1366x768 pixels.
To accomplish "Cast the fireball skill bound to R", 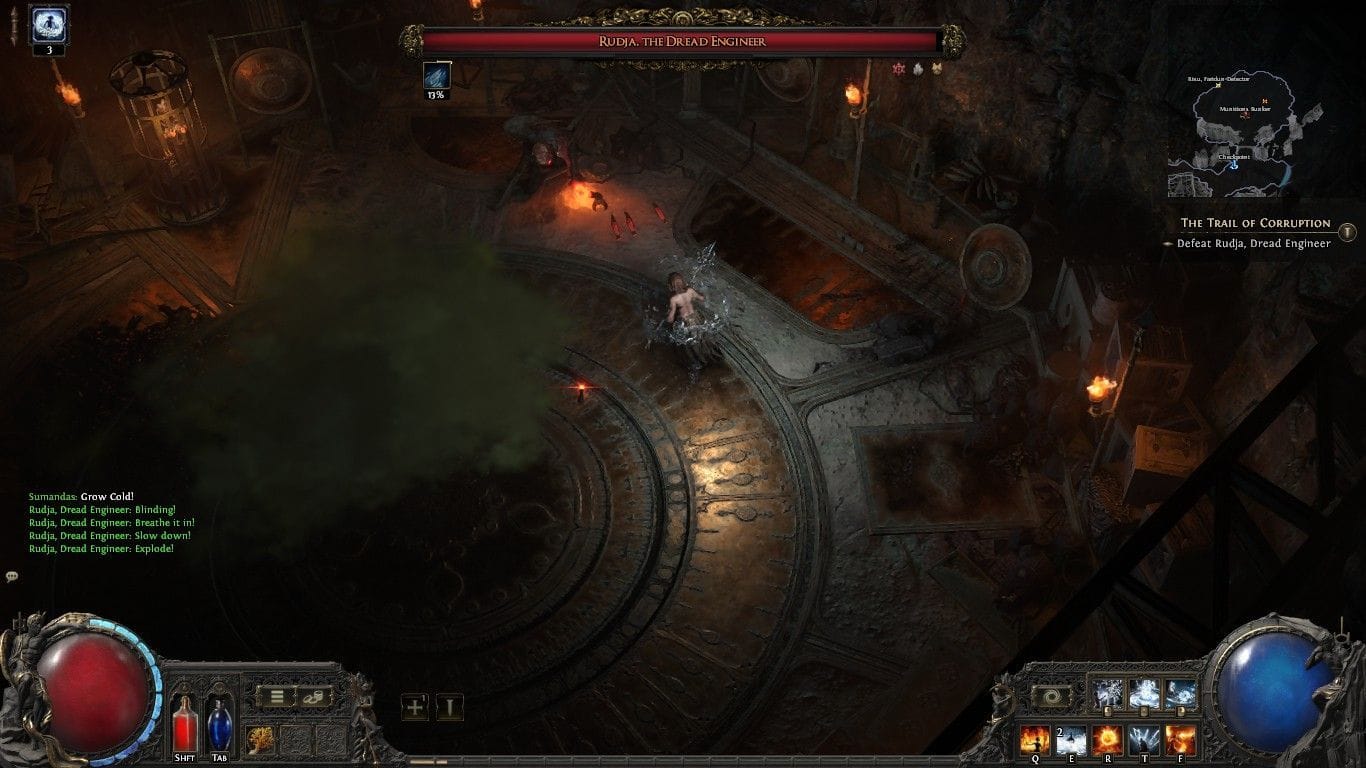I will tap(1108, 740).
